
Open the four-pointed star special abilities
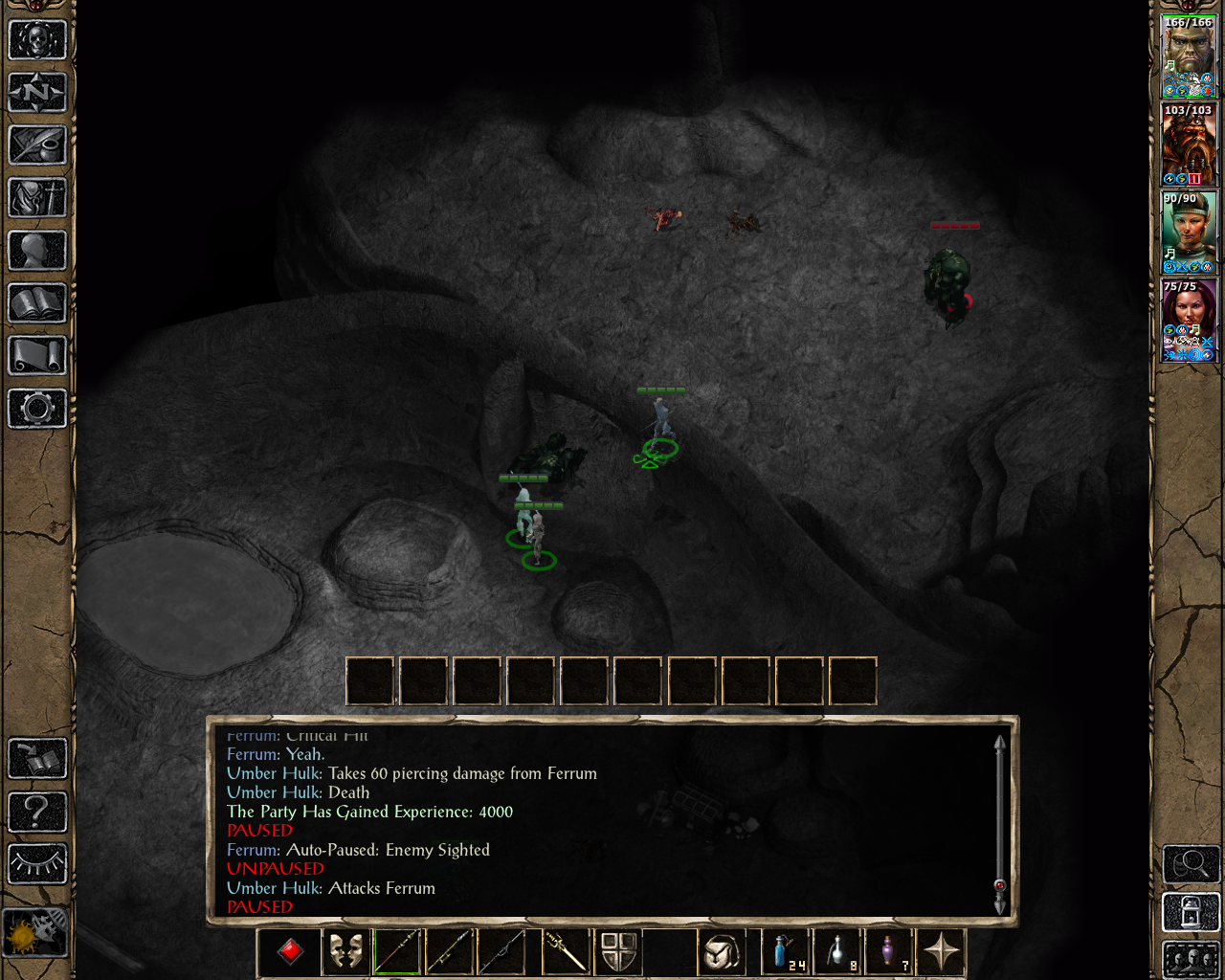(941, 951)
